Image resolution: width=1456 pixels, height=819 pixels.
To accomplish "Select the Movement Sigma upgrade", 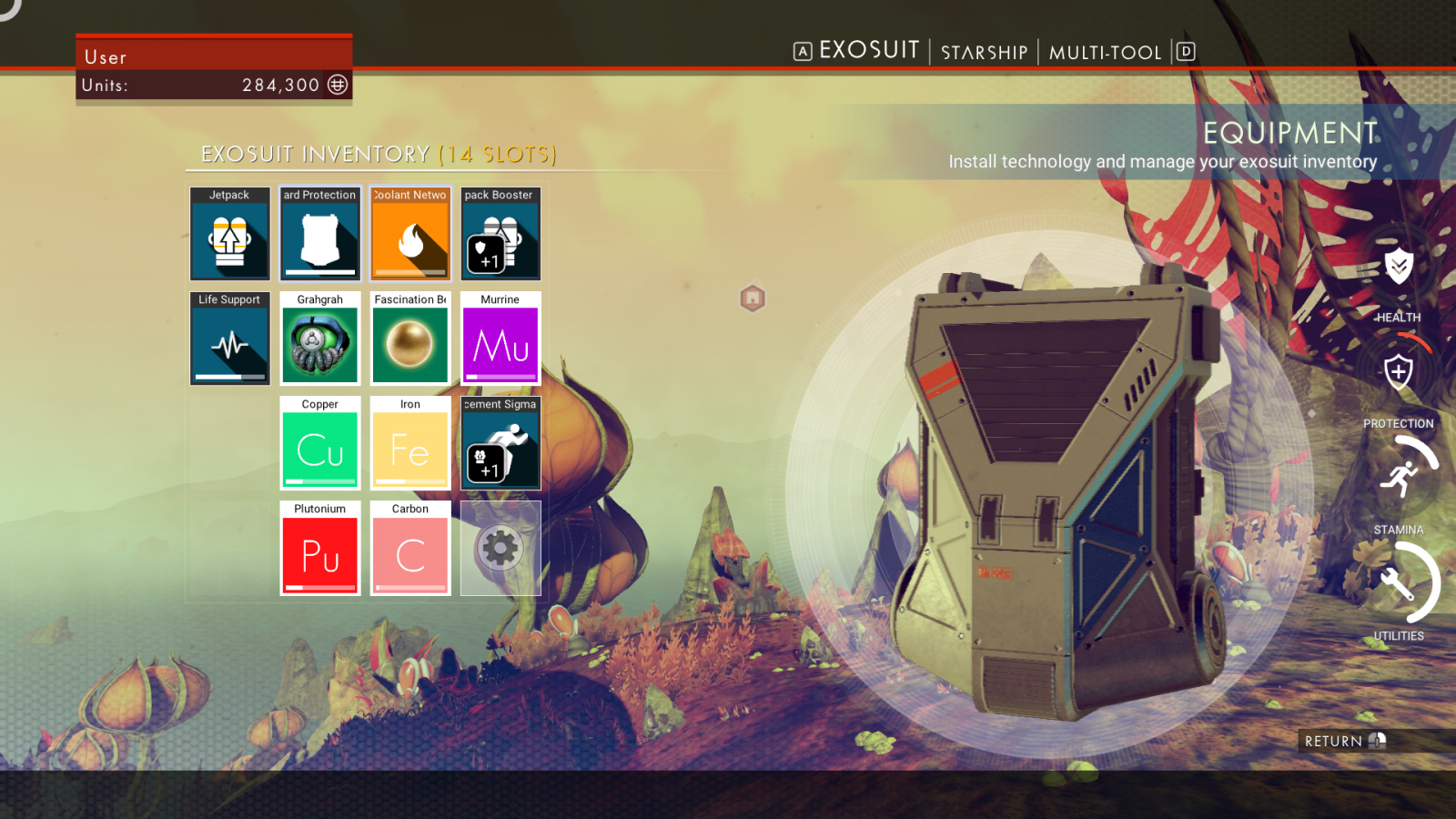I will pos(500,443).
